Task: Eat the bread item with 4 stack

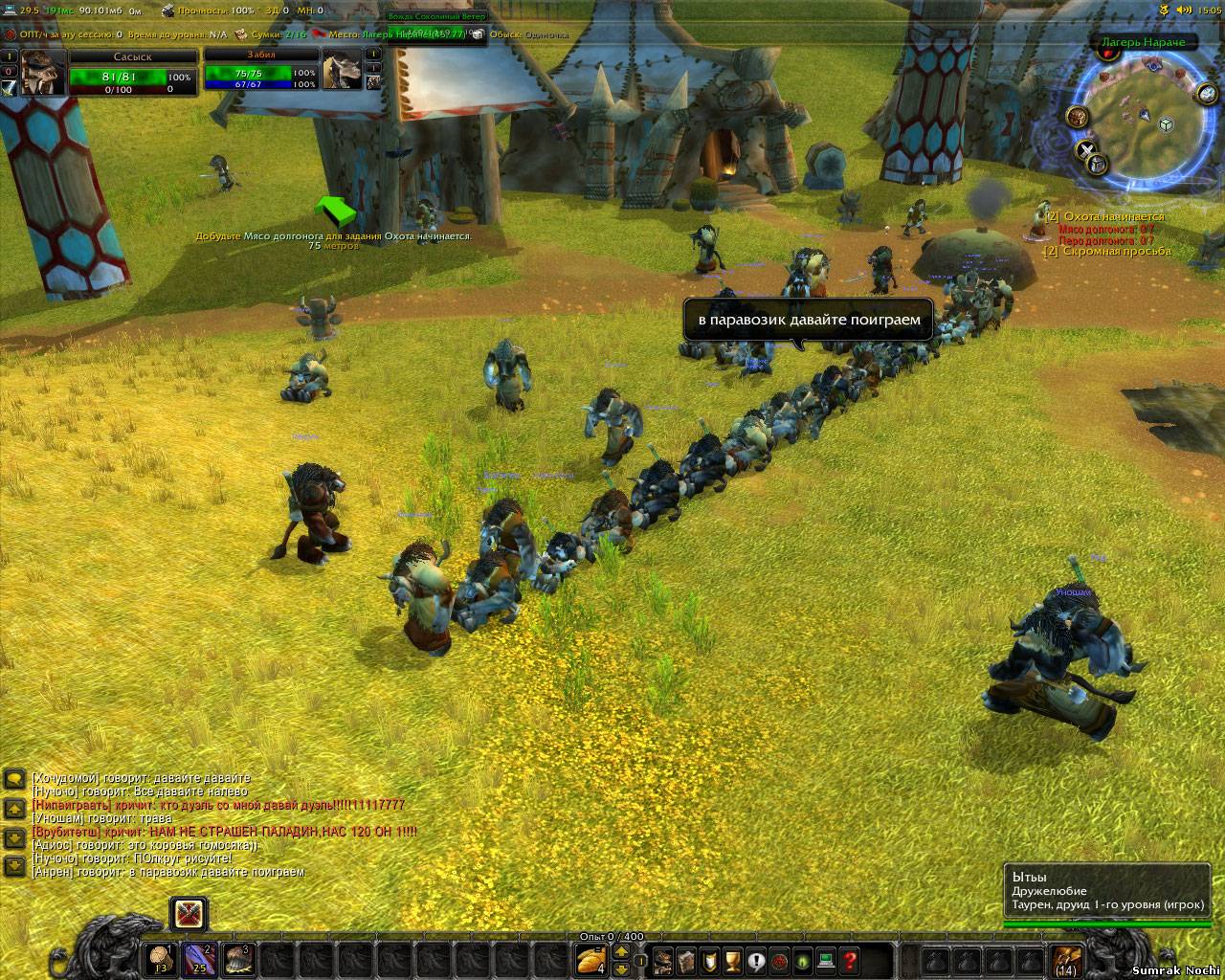Action: pos(591,959)
